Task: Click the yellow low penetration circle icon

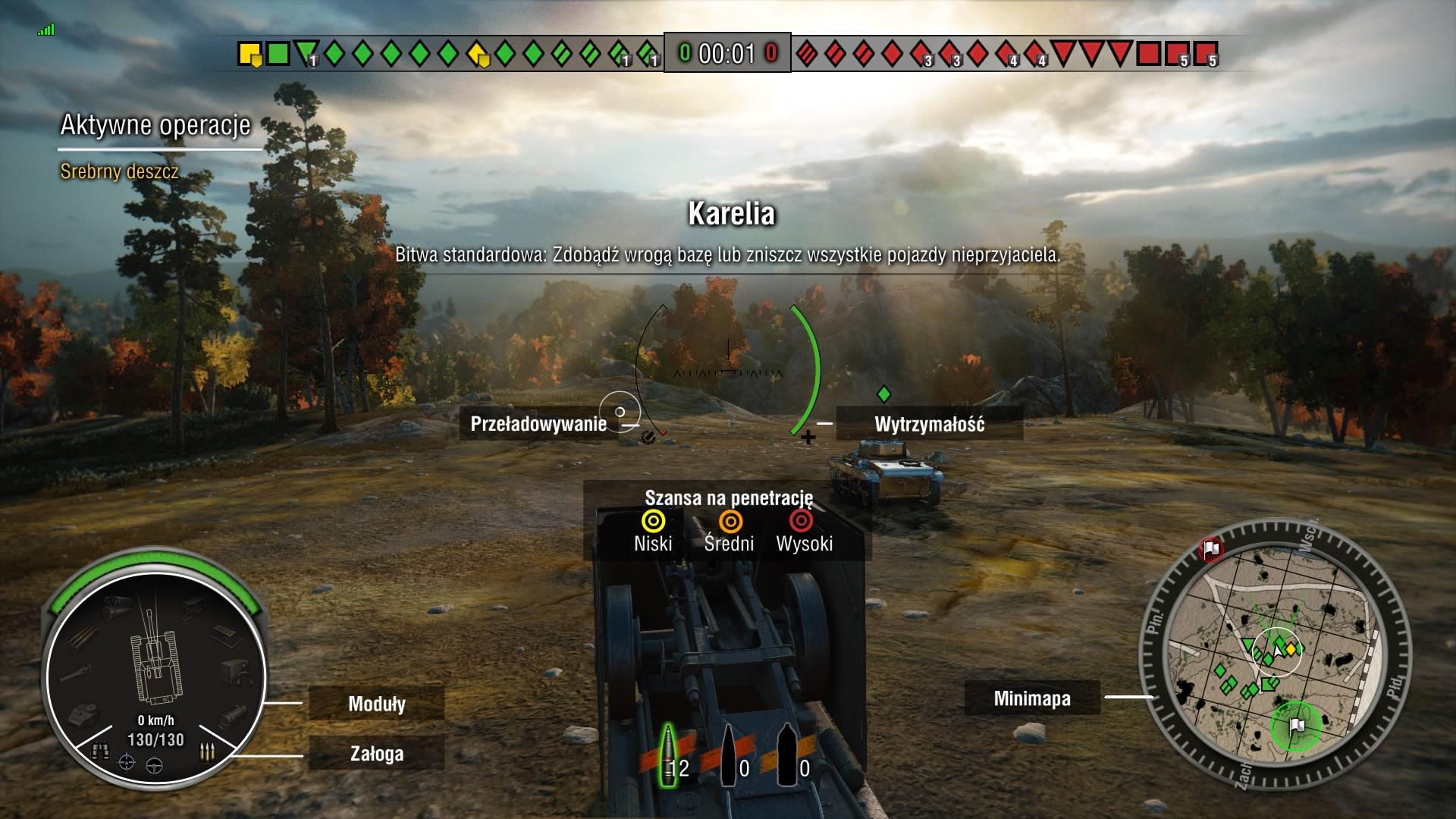Action: coord(652,521)
